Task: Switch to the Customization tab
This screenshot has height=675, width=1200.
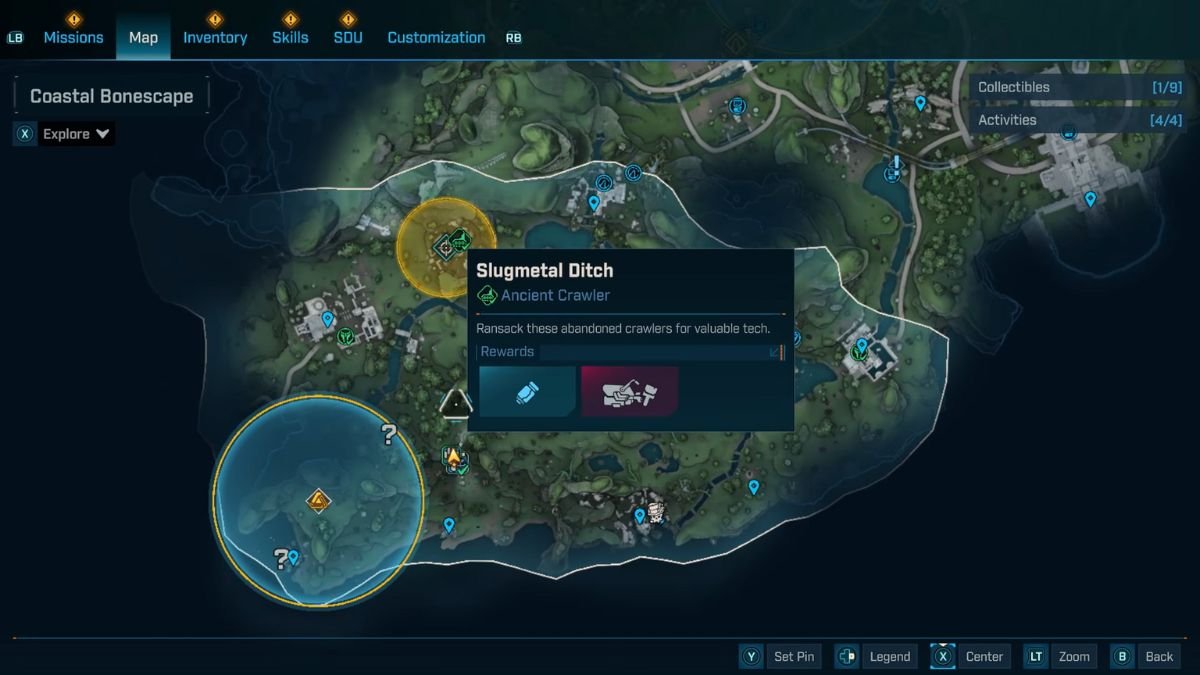Action: (436, 37)
